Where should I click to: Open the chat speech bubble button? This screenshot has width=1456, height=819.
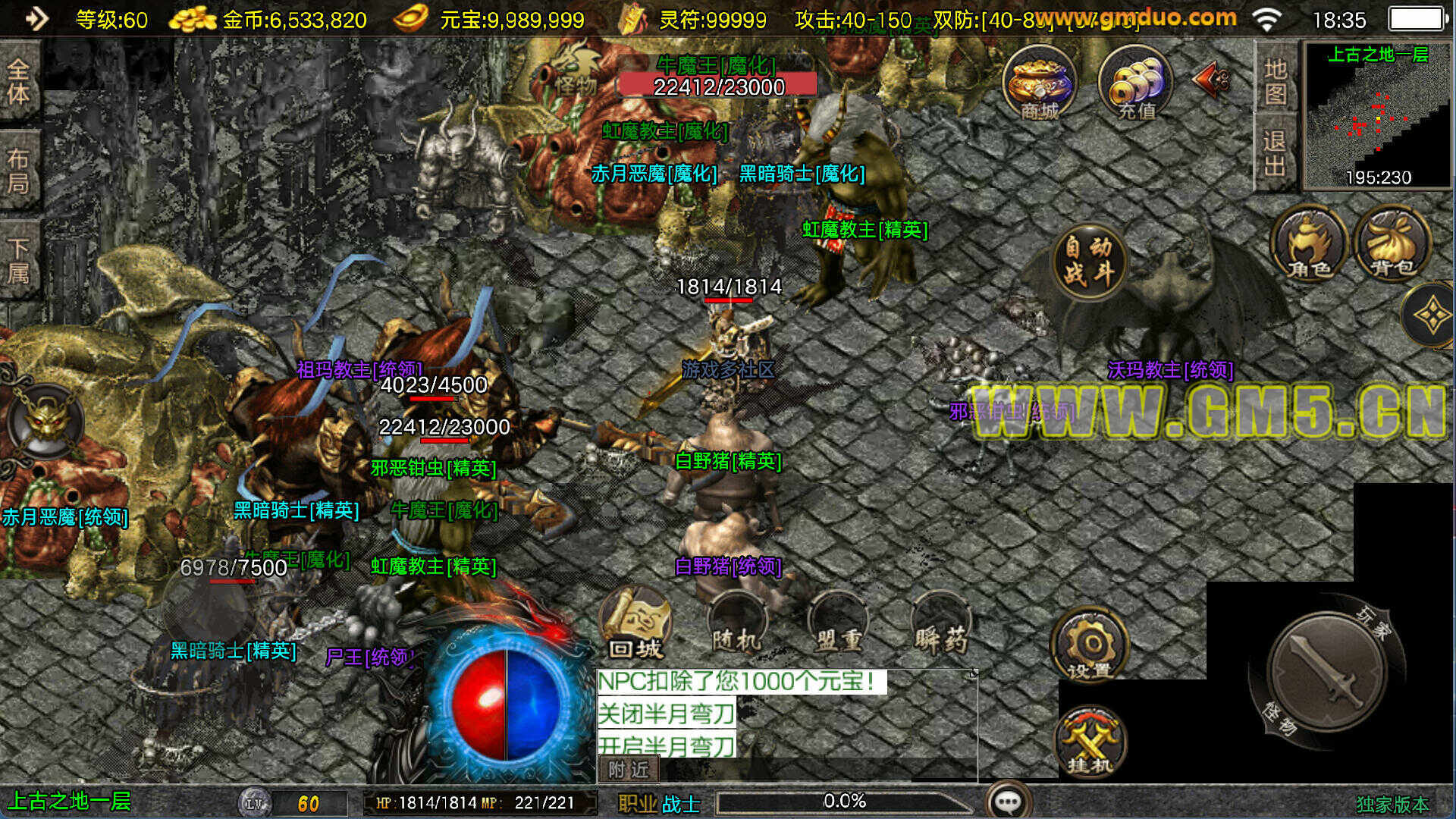[1008, 802]
